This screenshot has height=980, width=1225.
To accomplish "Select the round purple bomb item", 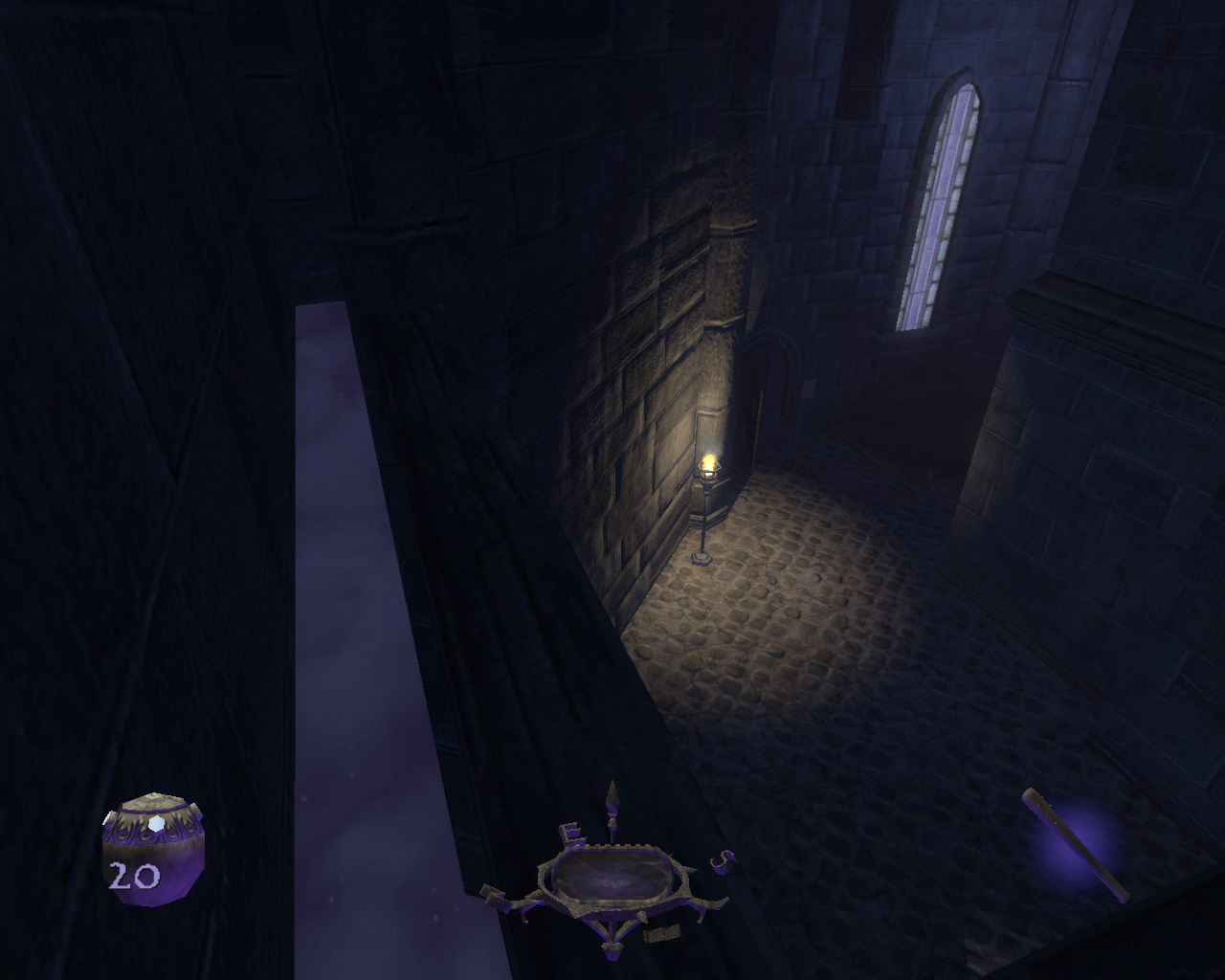I will tap(153, 848).
